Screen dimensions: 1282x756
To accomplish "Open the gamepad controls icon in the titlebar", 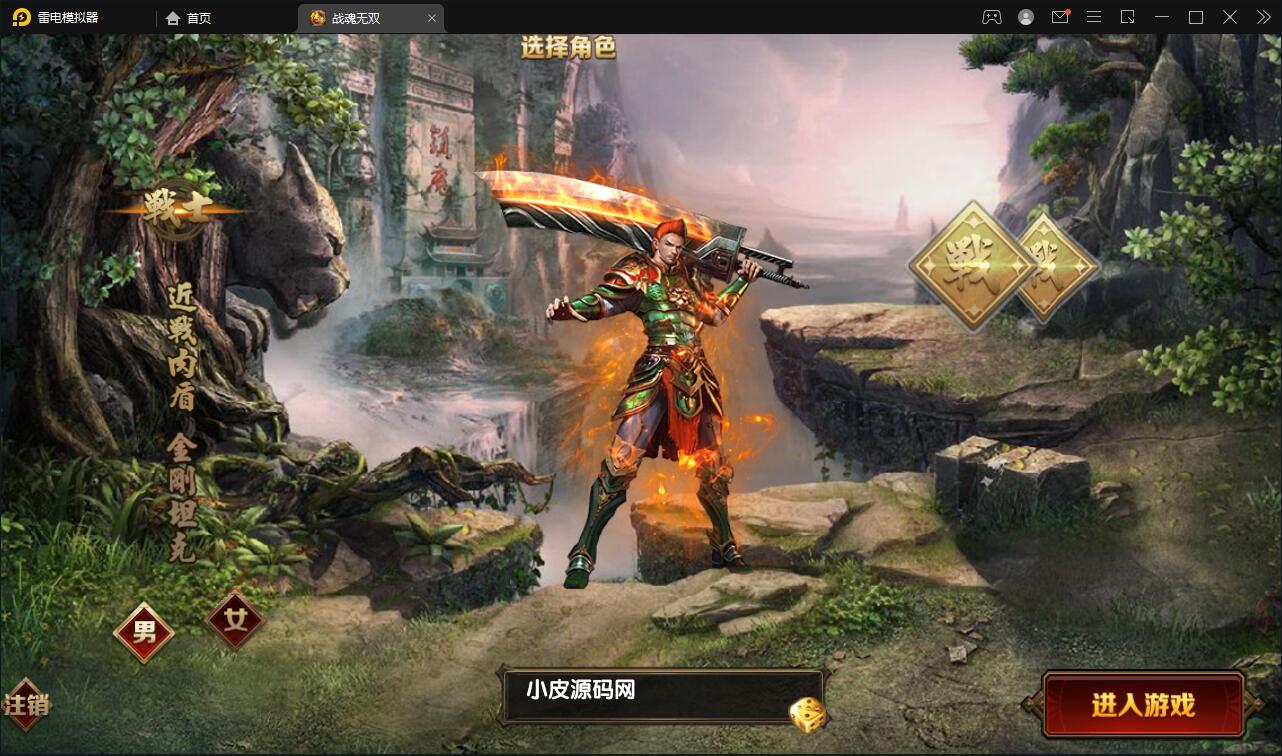I will (991, 17).
